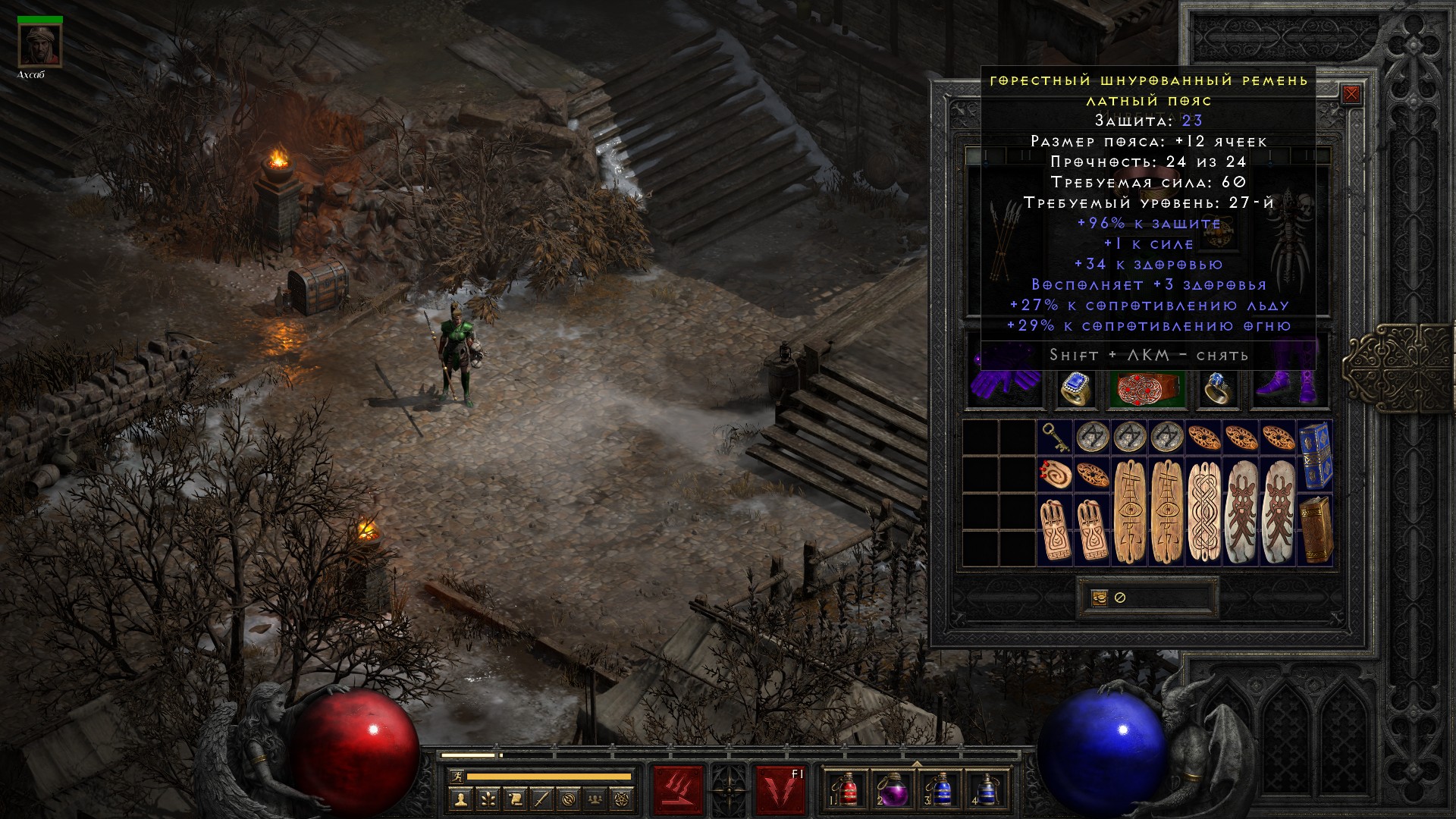
Task: Open the character sheet button
Action: (460, 799)
